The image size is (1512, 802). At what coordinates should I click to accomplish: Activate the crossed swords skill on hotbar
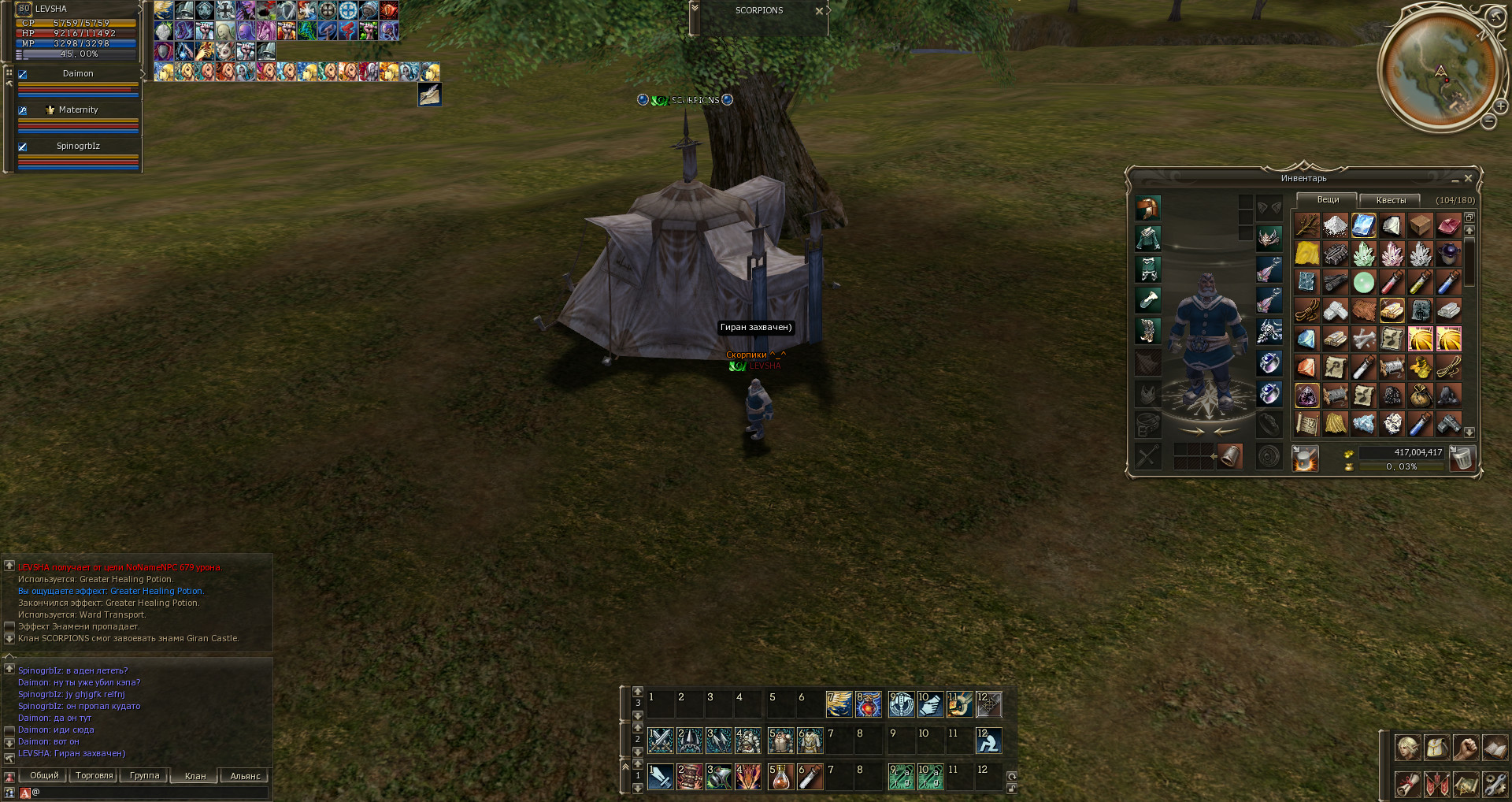pos(660,741)
